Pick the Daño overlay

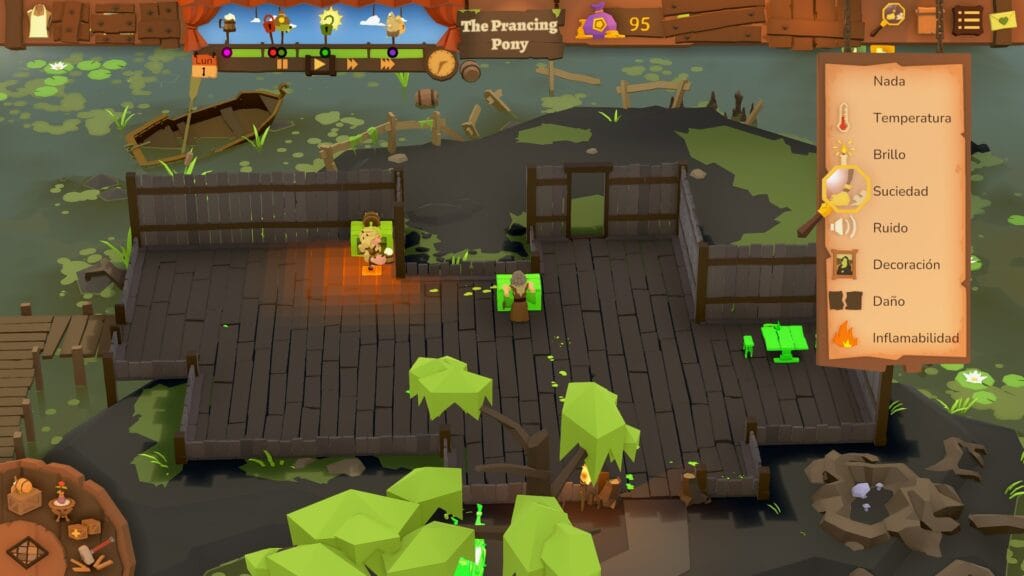coord(888,301)
